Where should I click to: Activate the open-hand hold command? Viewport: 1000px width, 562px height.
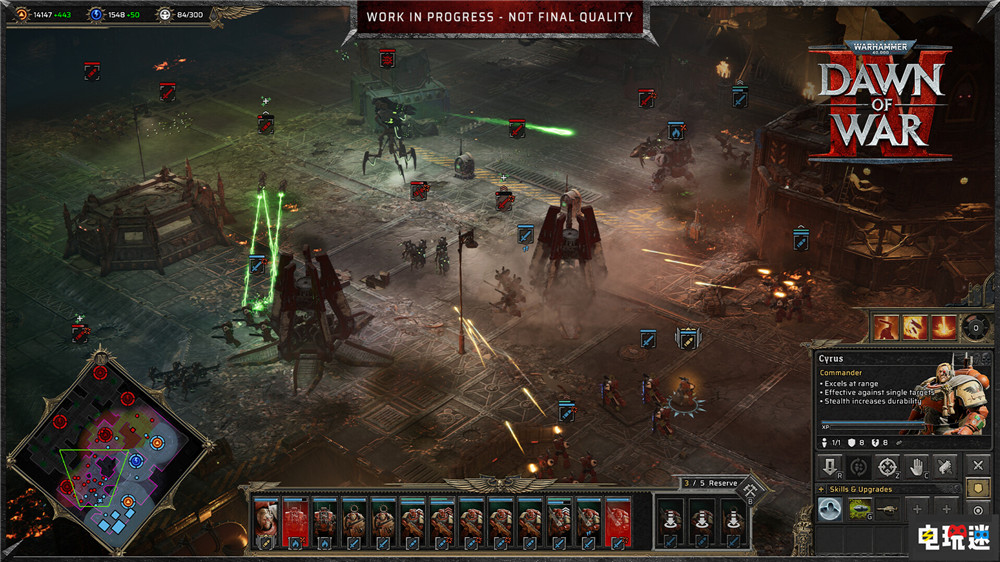click(916, 466)
